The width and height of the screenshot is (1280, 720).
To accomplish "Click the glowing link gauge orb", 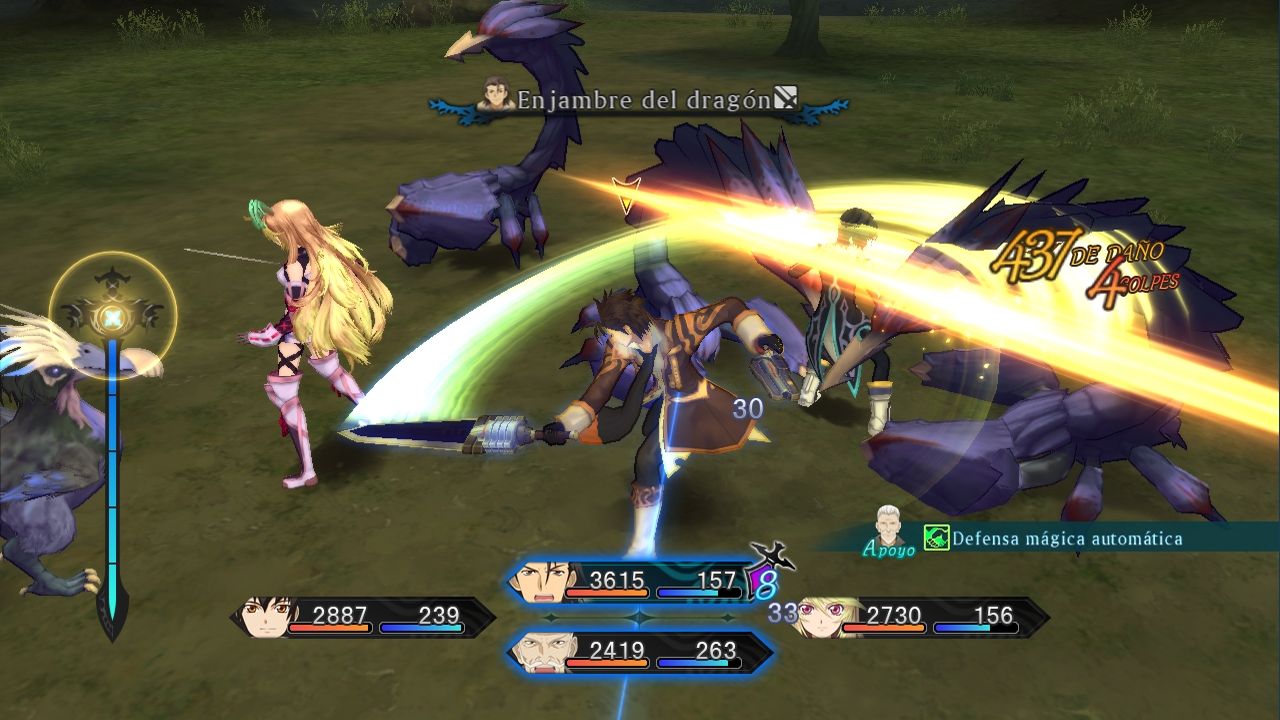I will click(113, 317).
